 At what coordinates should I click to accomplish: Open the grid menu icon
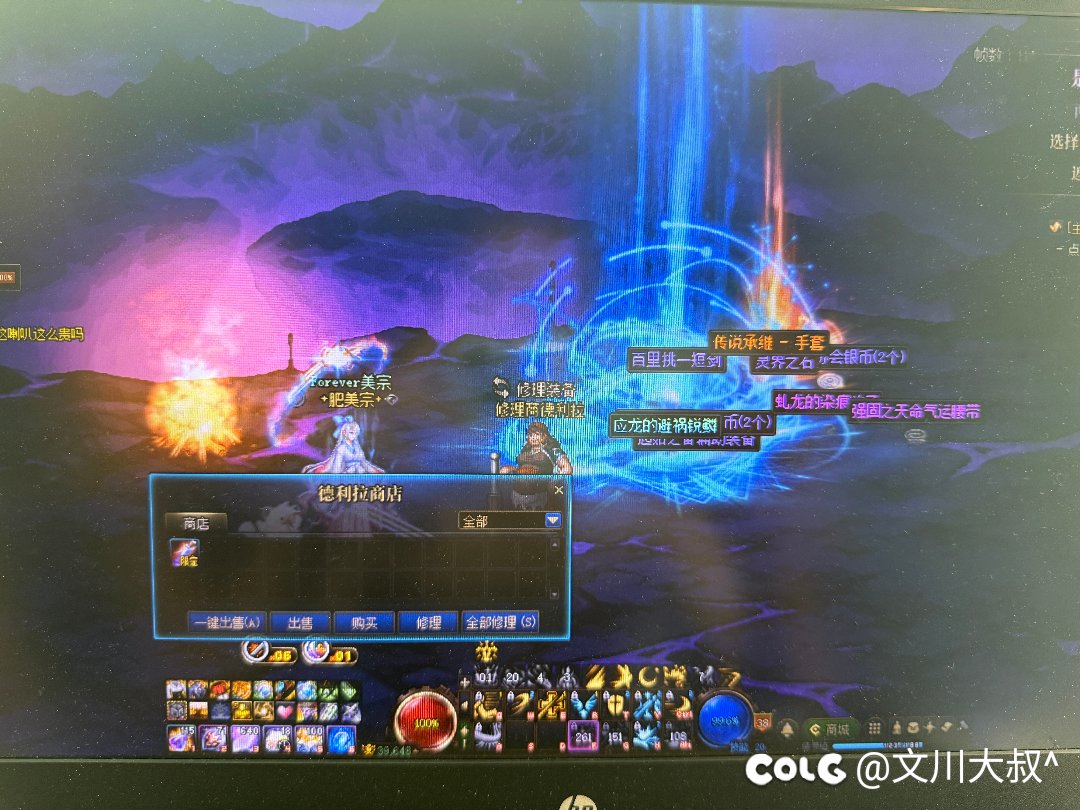point(875,727)
